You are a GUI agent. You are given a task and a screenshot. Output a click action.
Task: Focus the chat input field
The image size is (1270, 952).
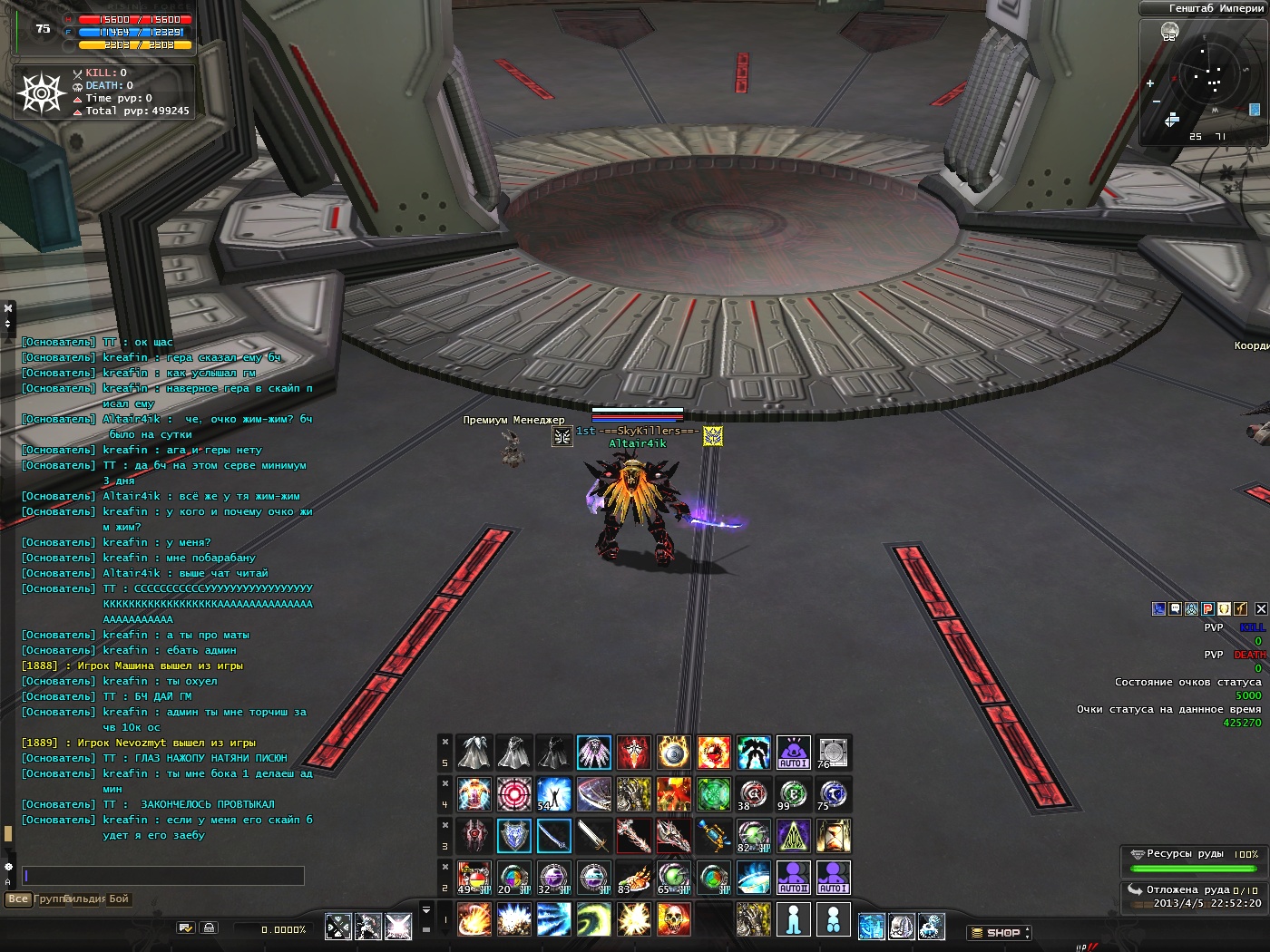pos(163,876)
